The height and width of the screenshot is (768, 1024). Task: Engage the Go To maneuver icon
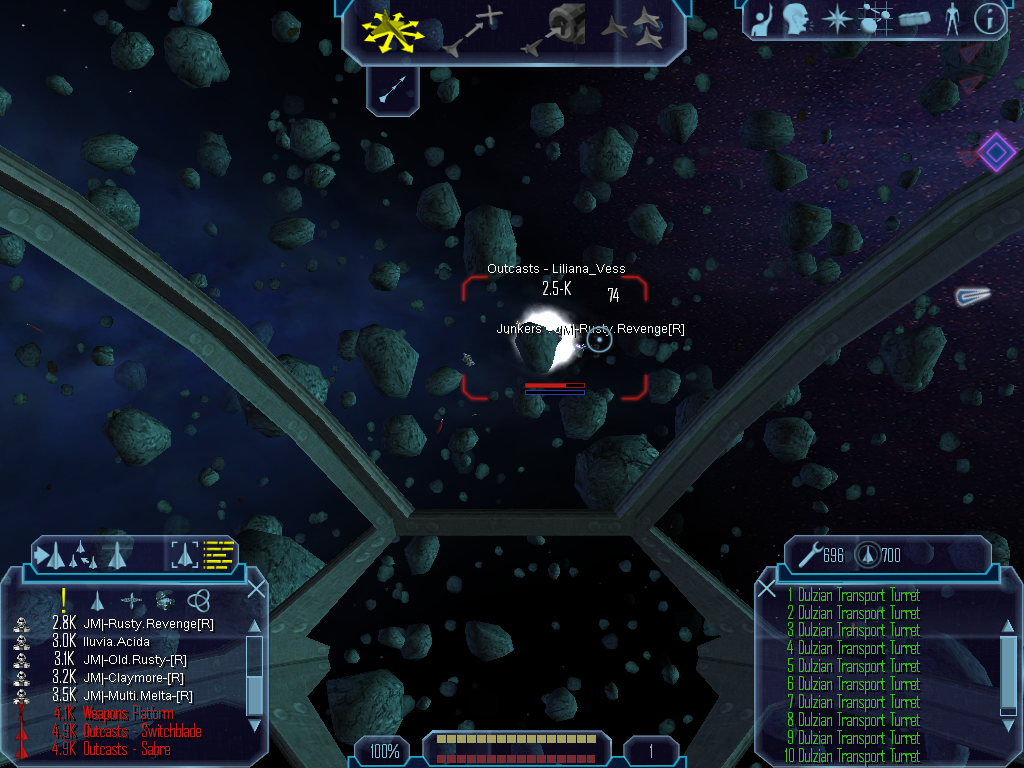point(471,30)
